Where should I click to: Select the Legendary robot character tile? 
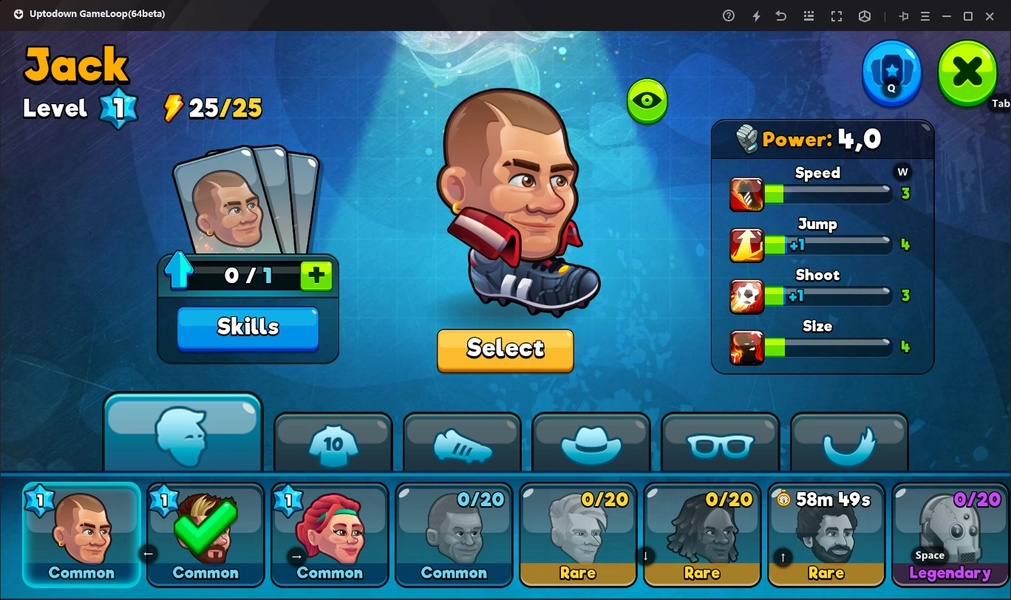949,535
